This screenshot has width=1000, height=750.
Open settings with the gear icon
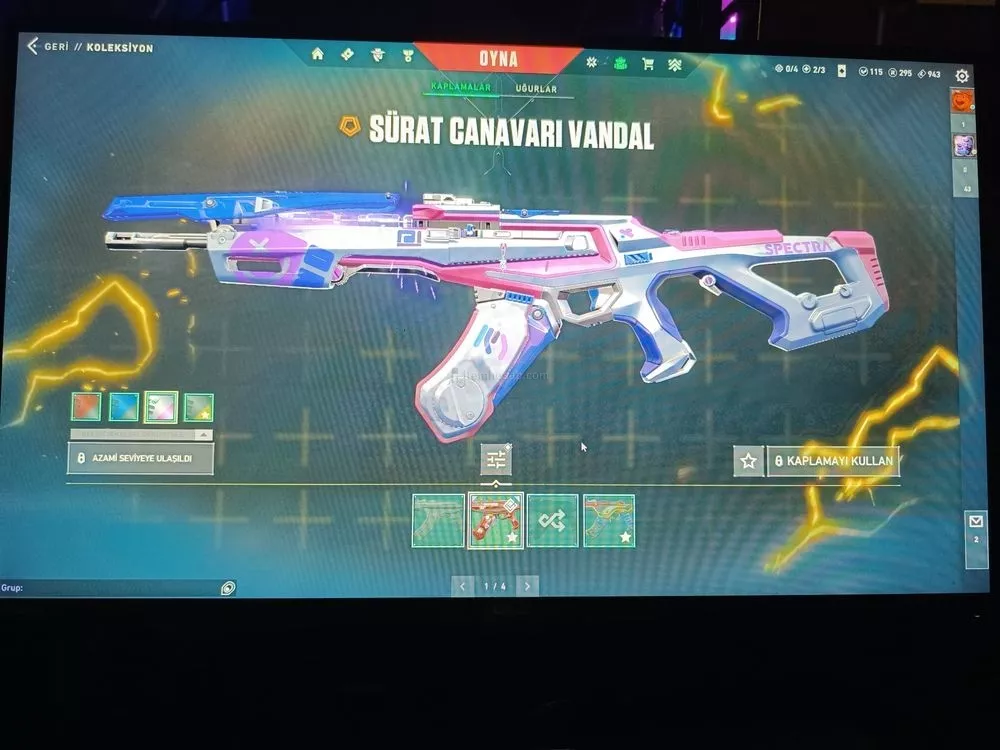[962, 76]
